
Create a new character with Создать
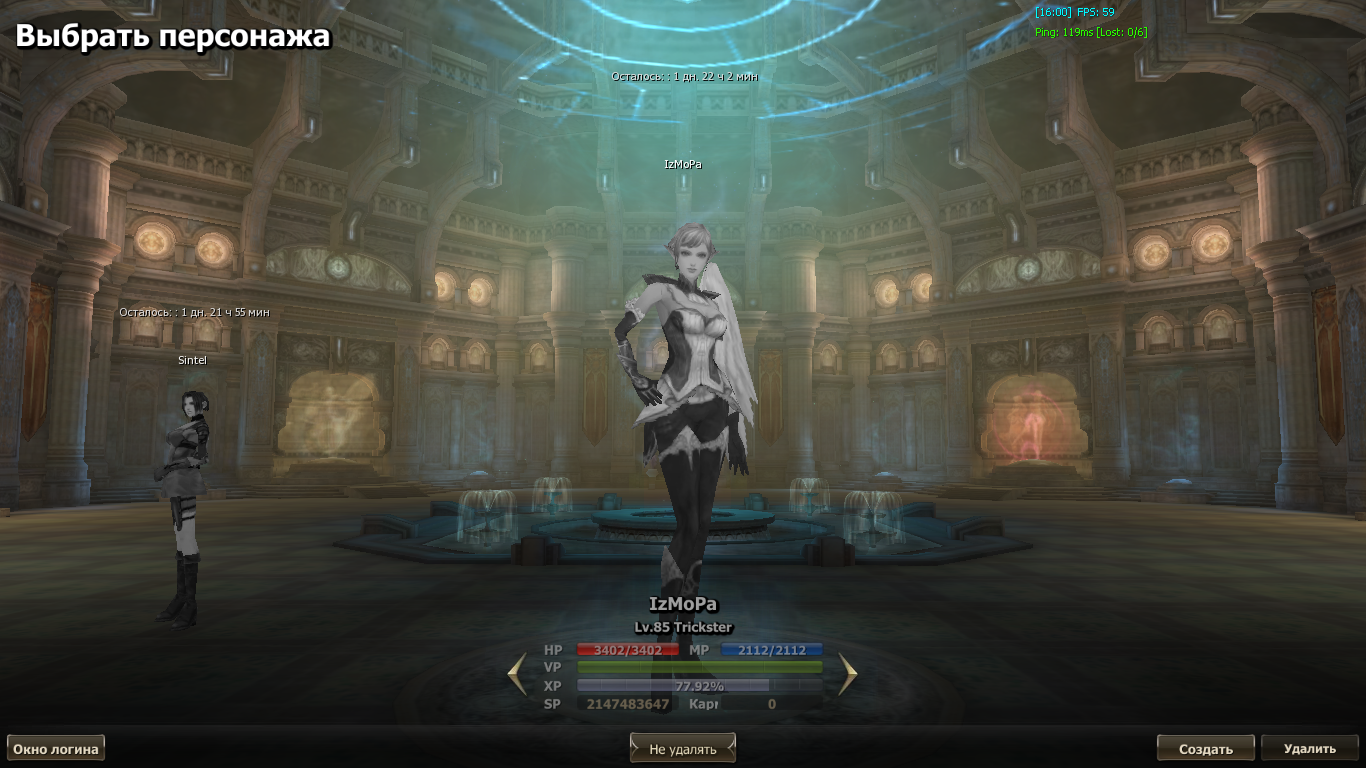1205,748
